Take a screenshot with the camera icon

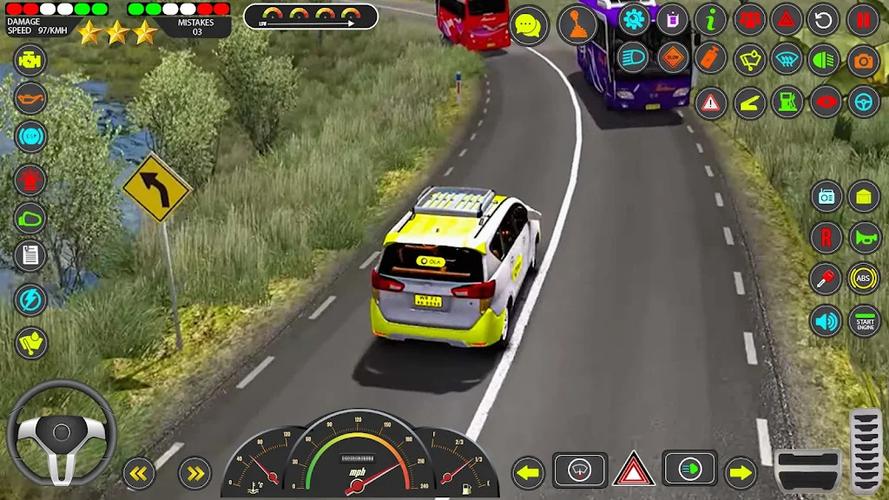pos(863,60)
